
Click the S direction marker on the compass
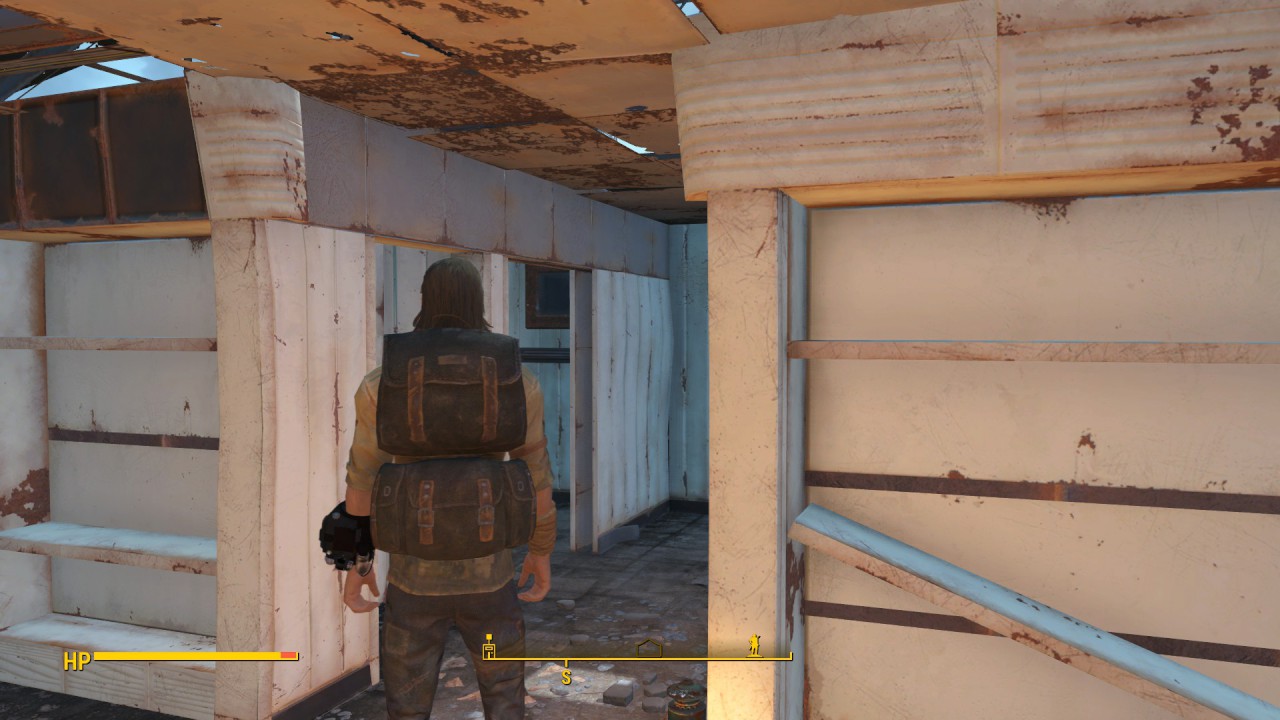(x=568, y=676)
